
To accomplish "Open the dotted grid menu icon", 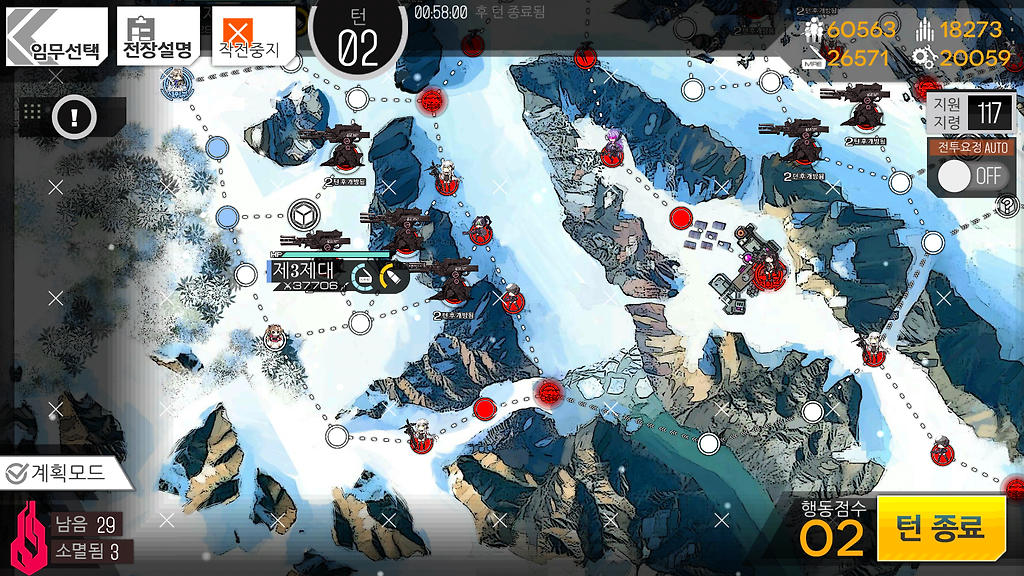I will pos(31,112).
